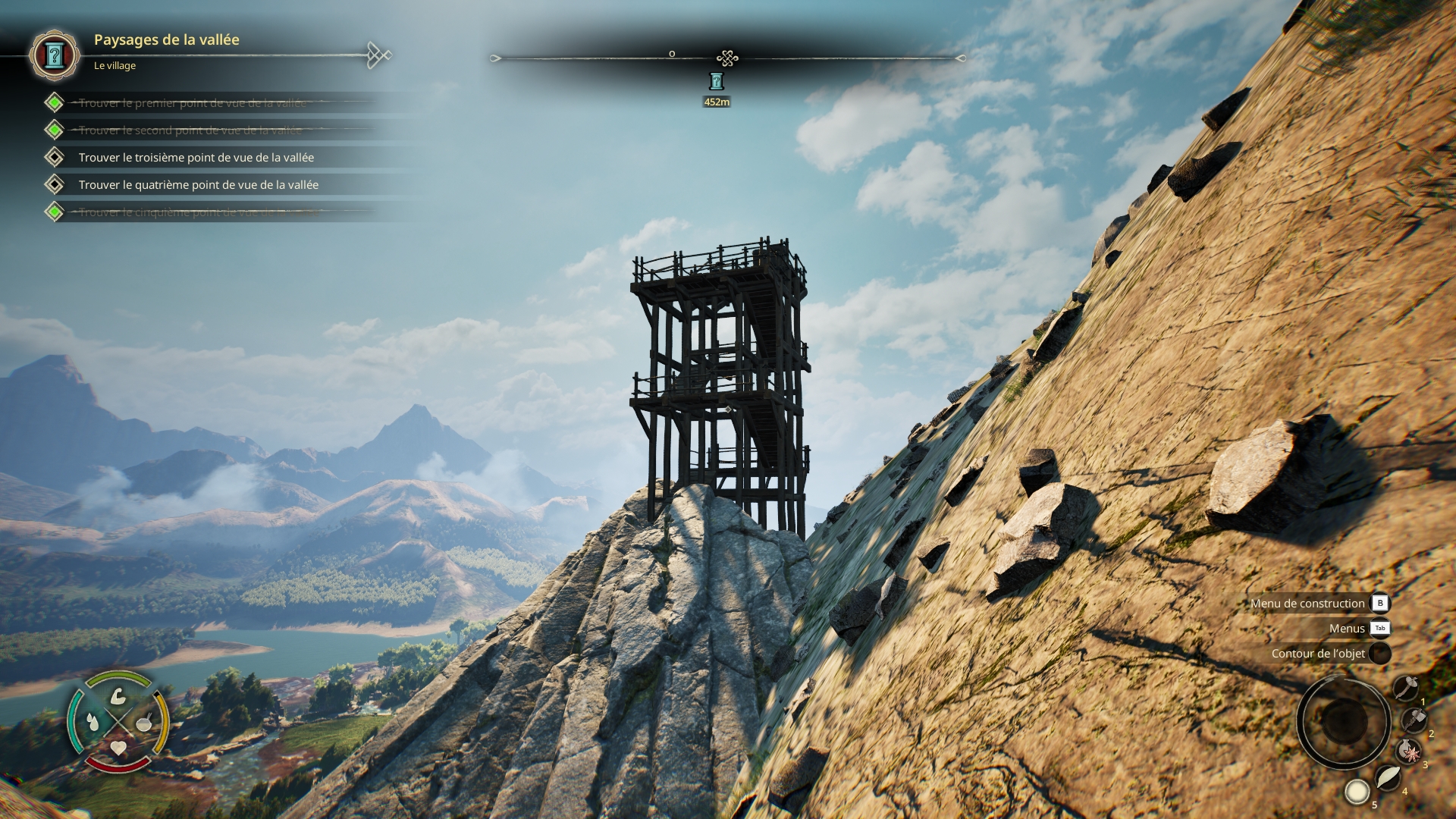The image size is (1456, 819).
Task: Equip the axe in hotbar slot 2
Action: tap(1414, 720)
